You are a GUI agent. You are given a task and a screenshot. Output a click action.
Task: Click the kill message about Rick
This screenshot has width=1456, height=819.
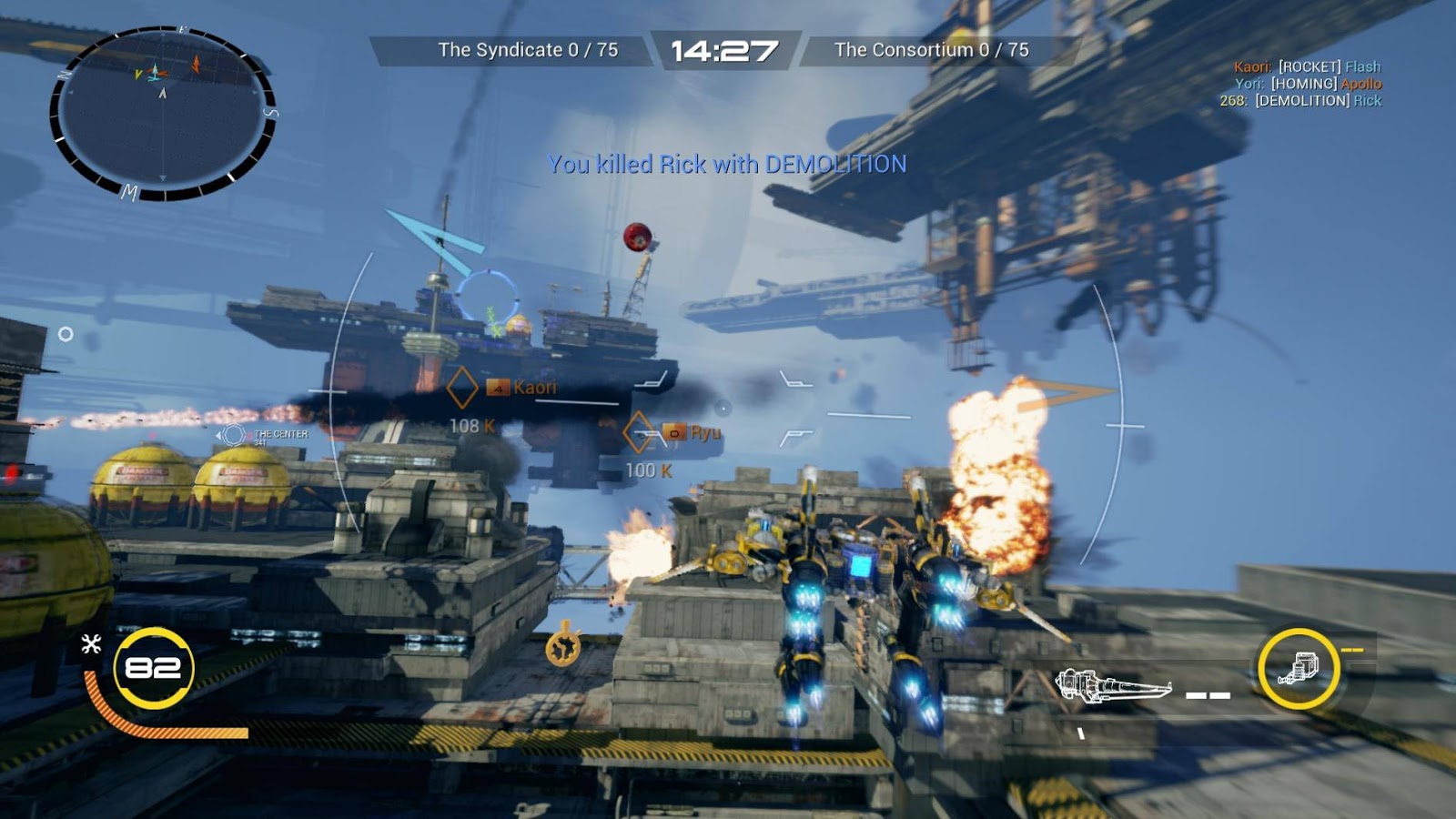click(726, 166)
